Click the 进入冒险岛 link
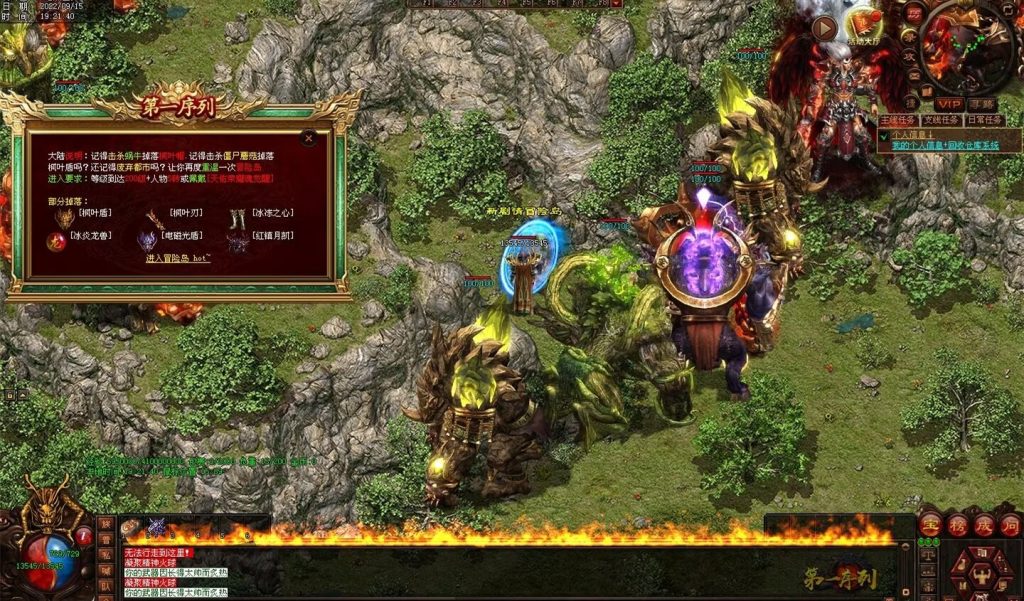Viewport: 1024px width, 601px height. coord(178,258)
